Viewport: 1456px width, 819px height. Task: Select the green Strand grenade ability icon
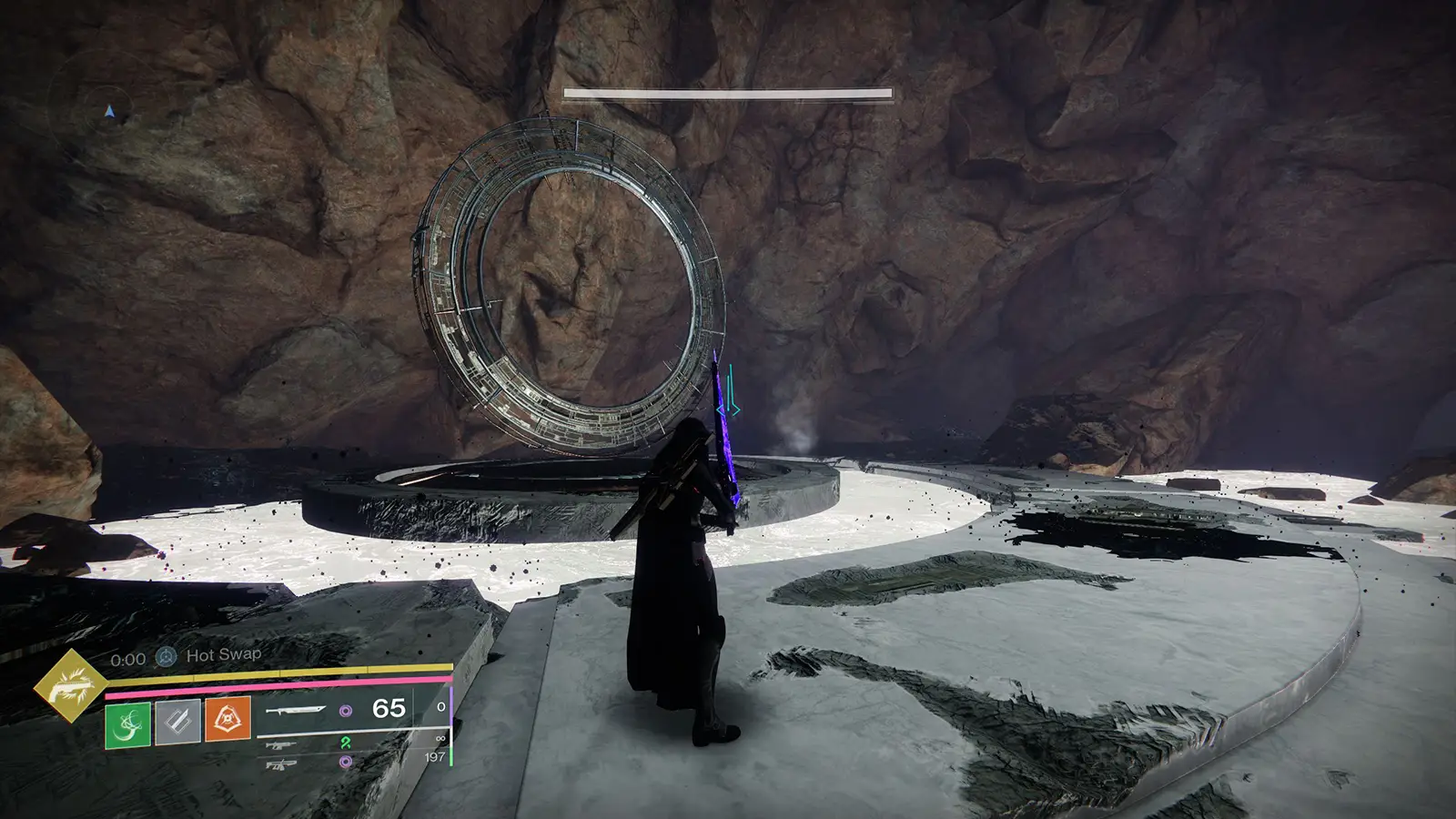pos(126,724)
